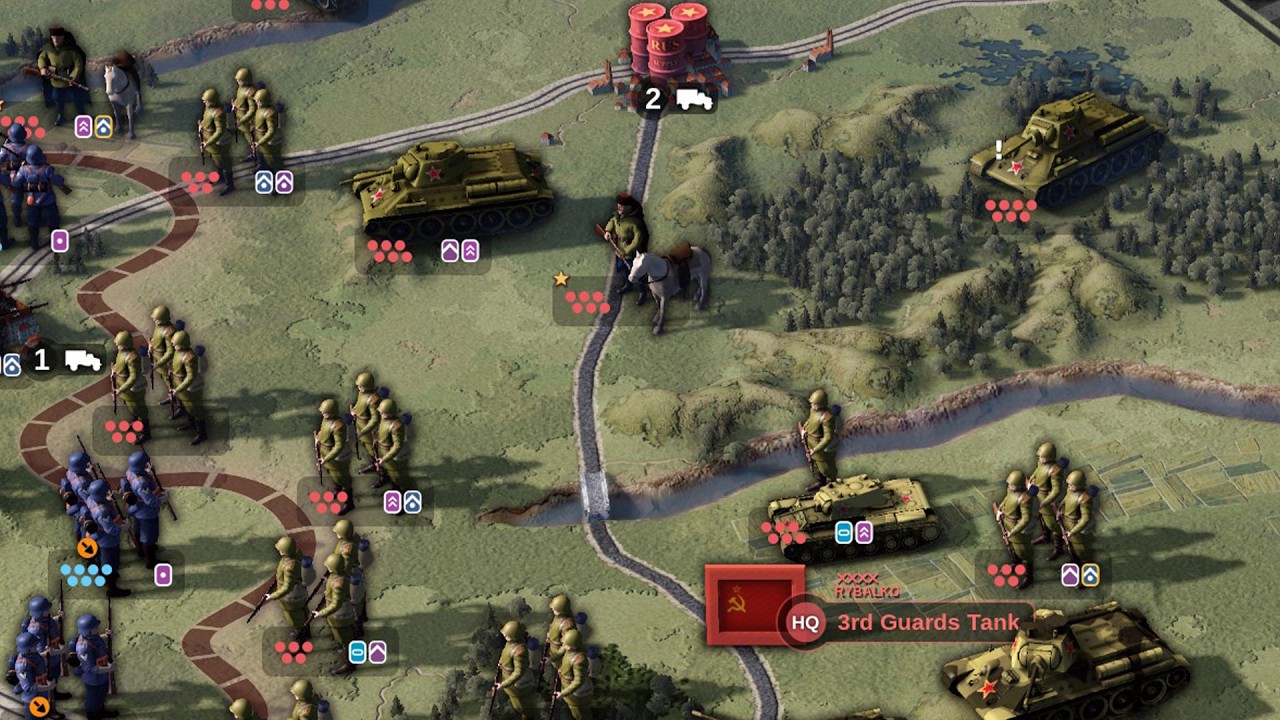Expand the blue shield chevron beside center infantry
The height and width of the screenshot is (720, 1280).
point(414,500)
